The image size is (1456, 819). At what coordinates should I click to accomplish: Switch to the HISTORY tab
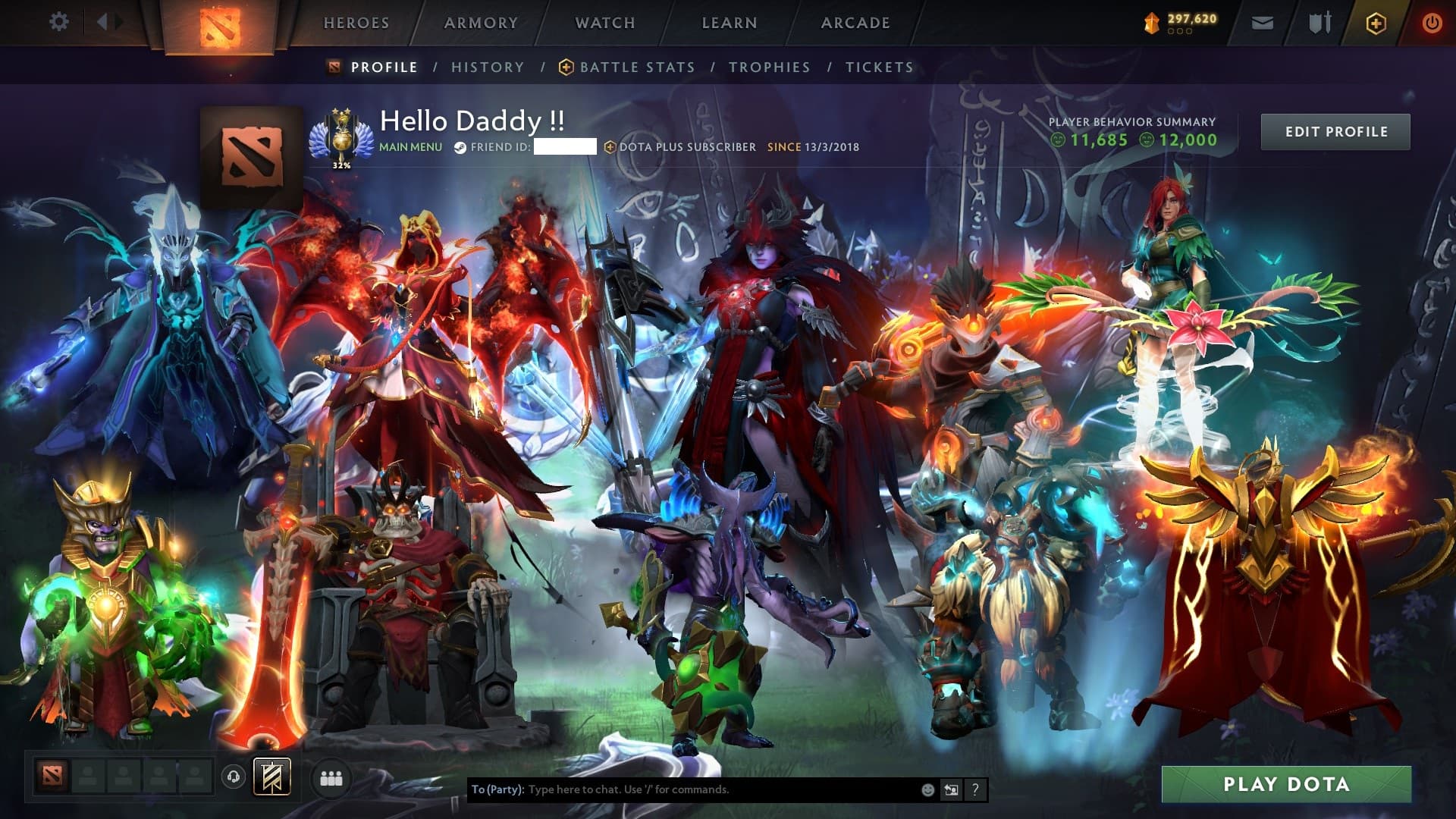[x=487, y=67]
